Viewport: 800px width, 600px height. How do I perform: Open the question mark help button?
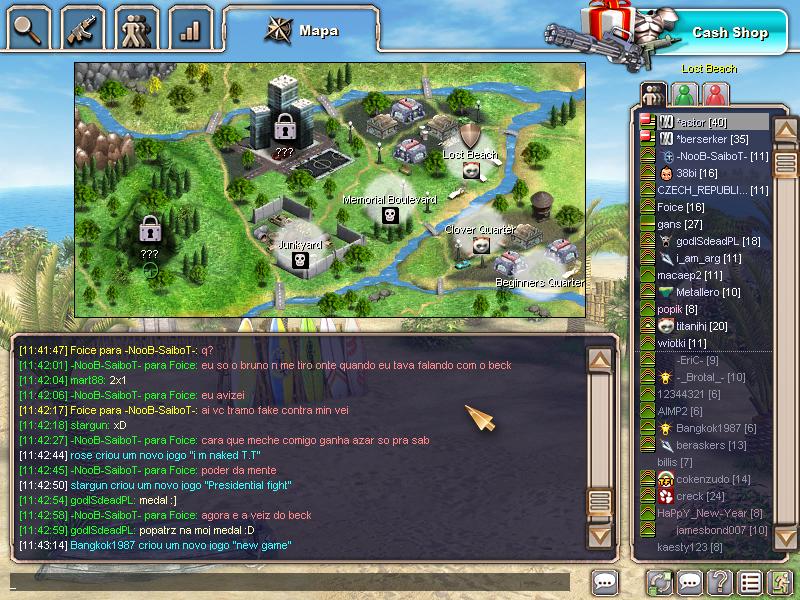pos(719,582)
